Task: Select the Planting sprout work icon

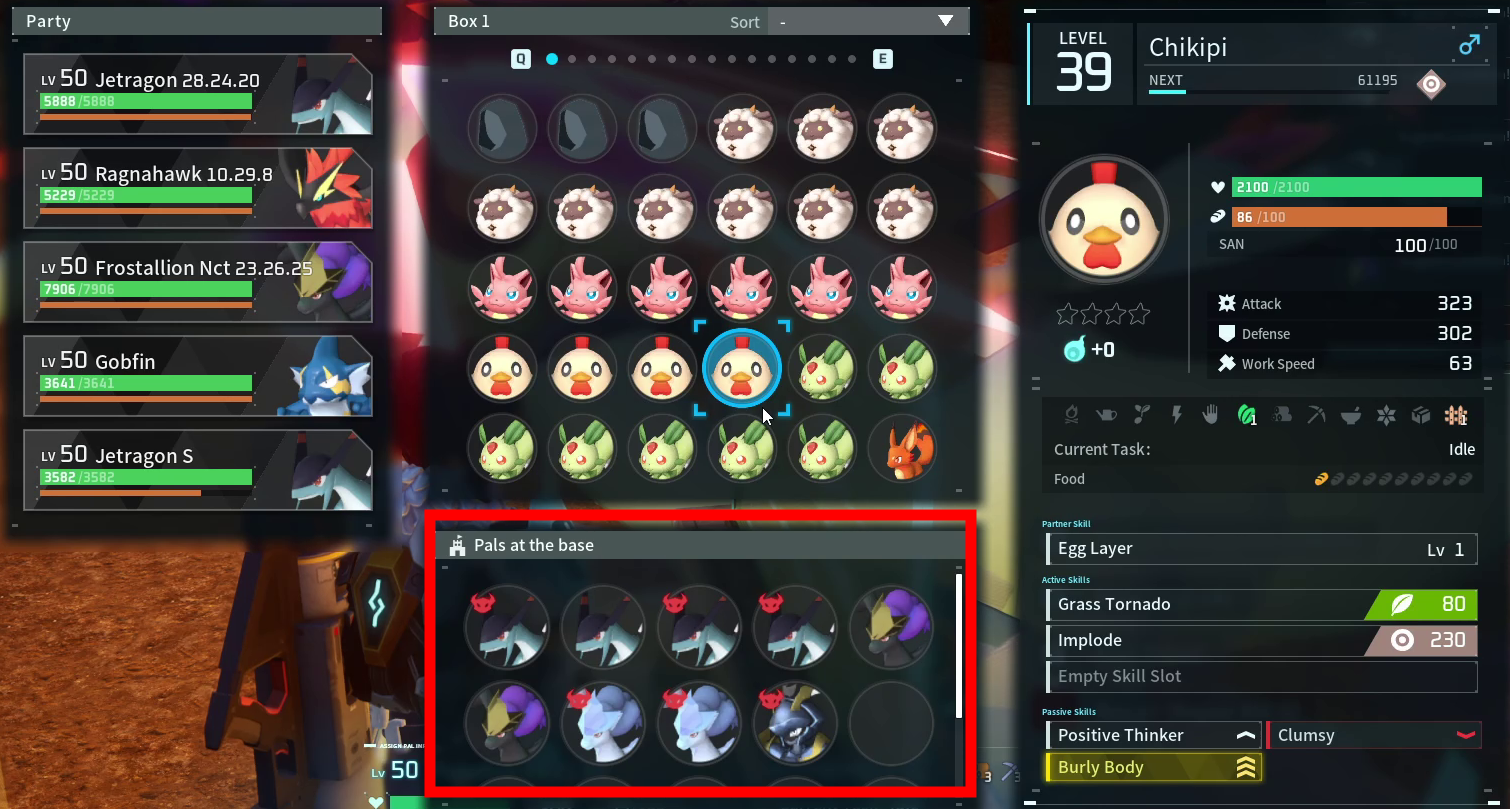Action: [x=1140, y=415]
